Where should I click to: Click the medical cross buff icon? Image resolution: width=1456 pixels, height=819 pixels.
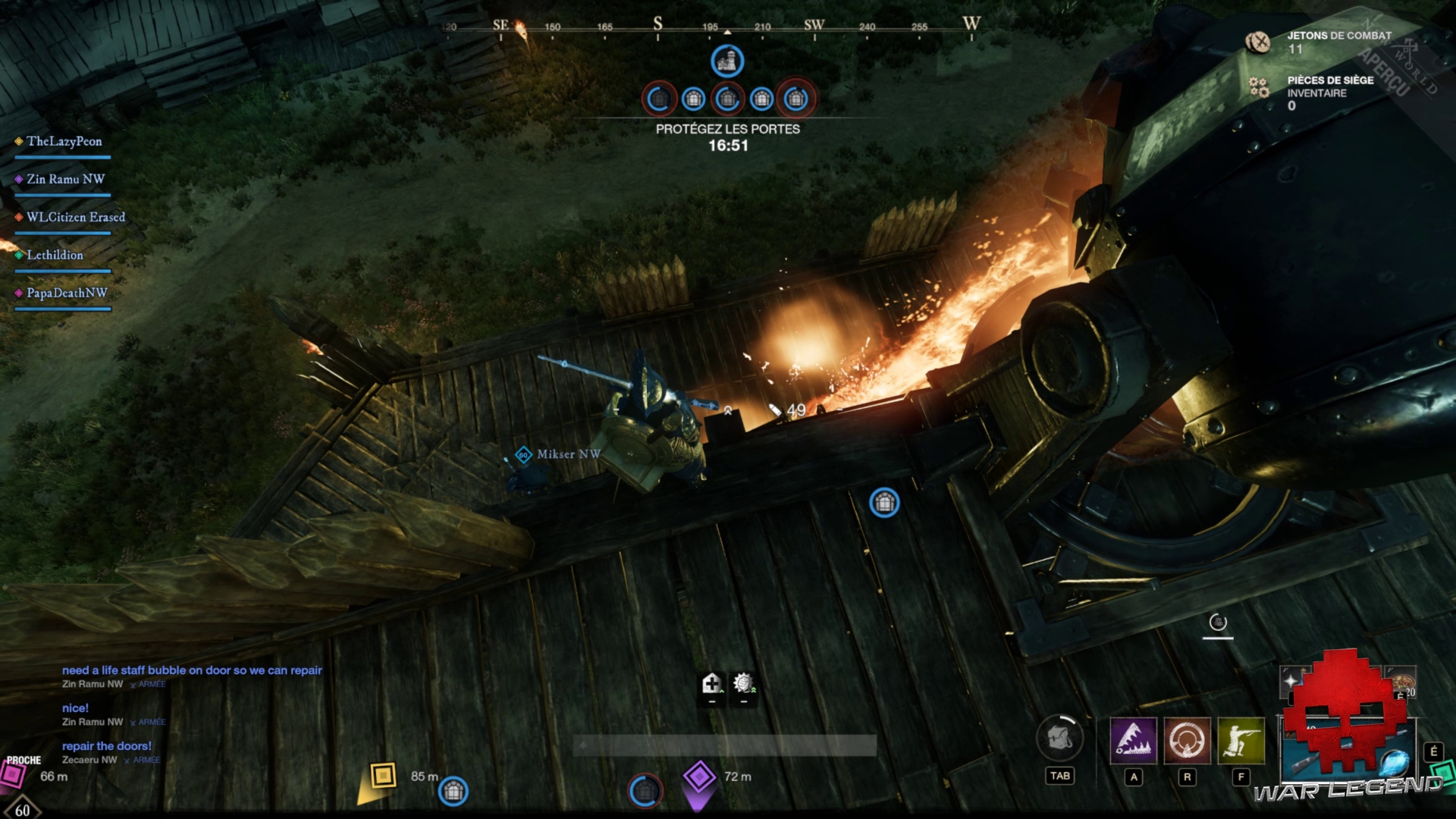coord(711,684)
